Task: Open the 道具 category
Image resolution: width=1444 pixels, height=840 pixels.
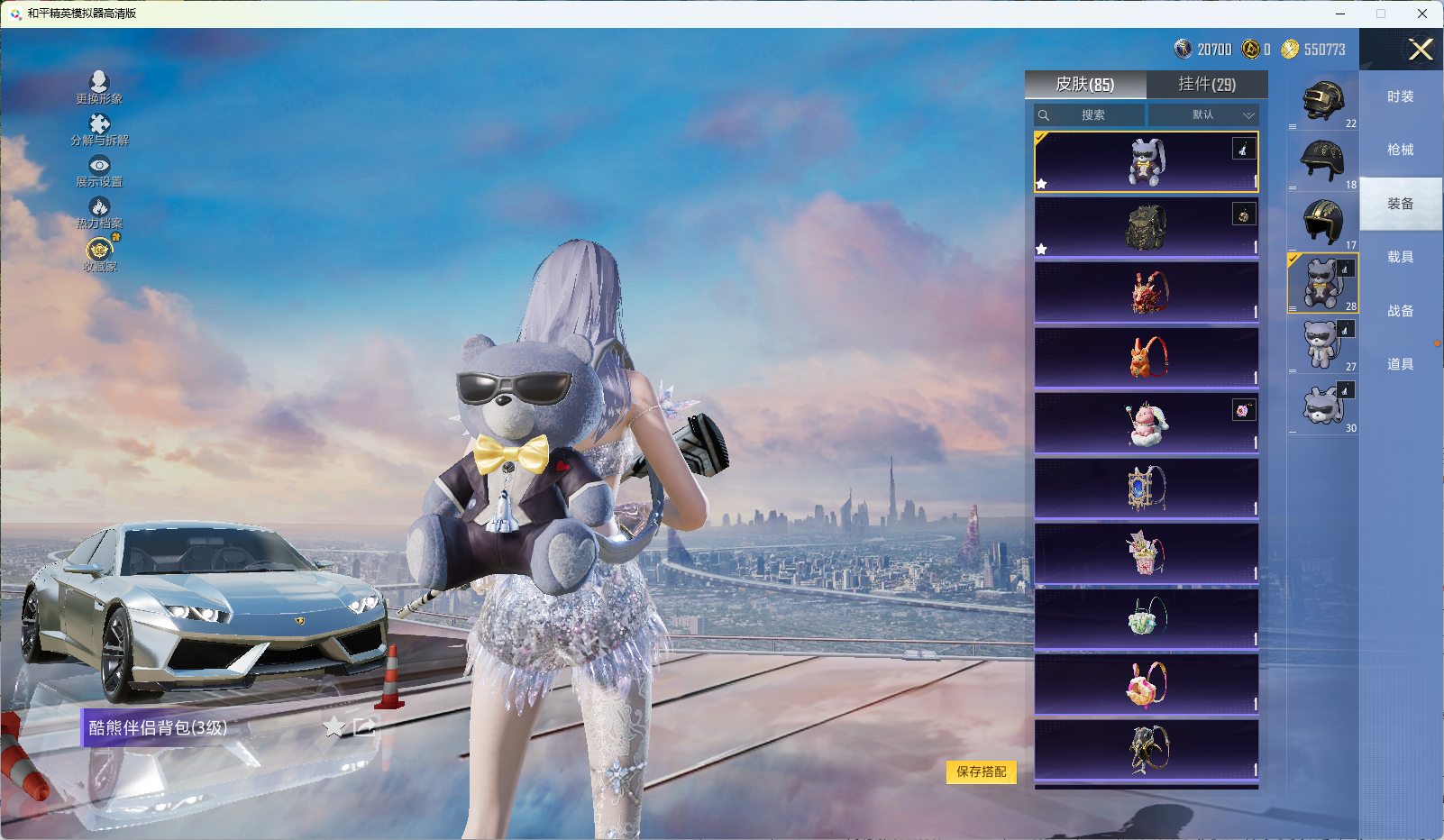Action: [1400, 364]
